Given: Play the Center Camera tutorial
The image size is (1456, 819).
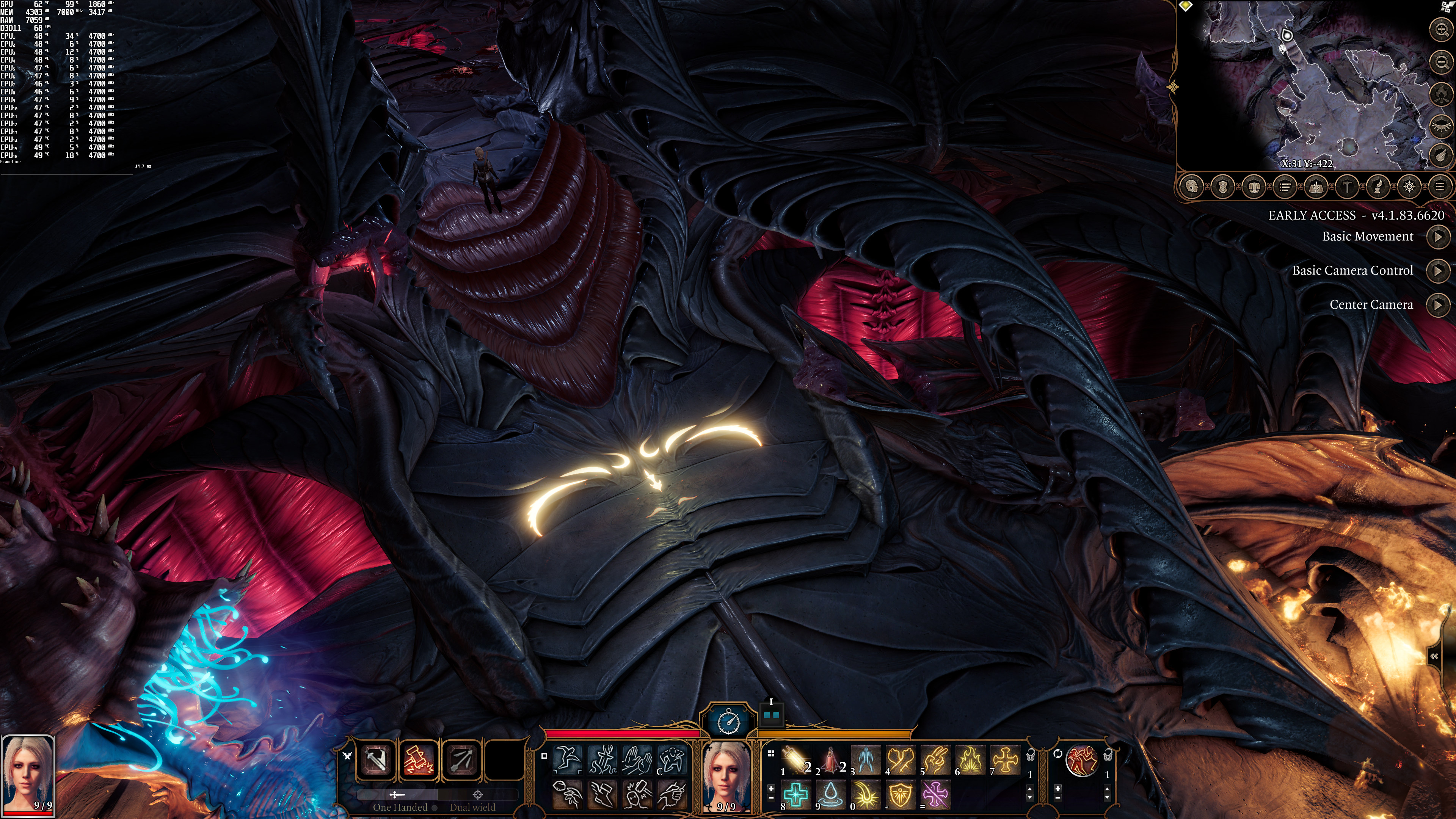Looking at the screenshot, I should click(1438, 305).
